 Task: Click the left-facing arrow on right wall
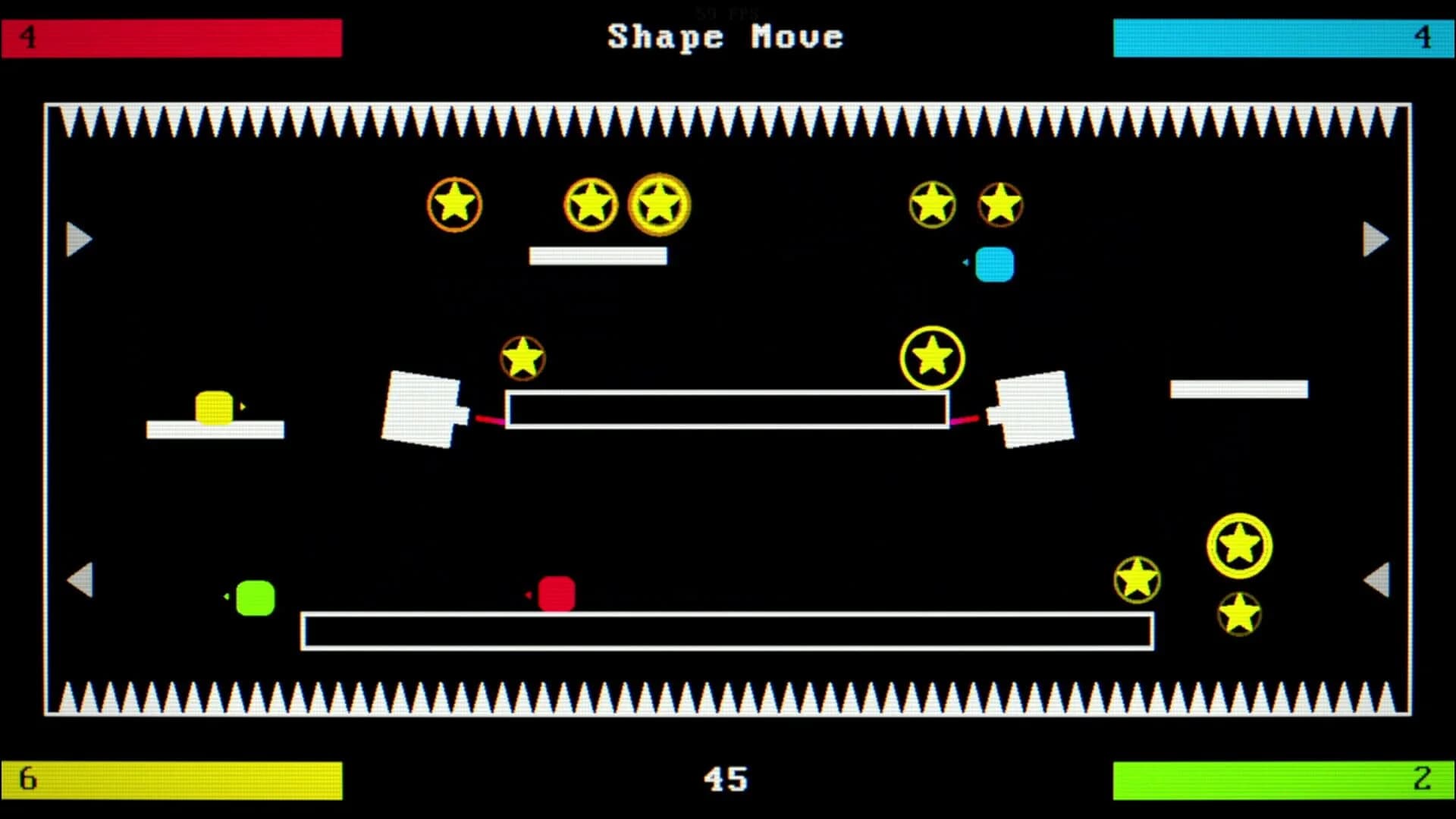click(1377, 580)
